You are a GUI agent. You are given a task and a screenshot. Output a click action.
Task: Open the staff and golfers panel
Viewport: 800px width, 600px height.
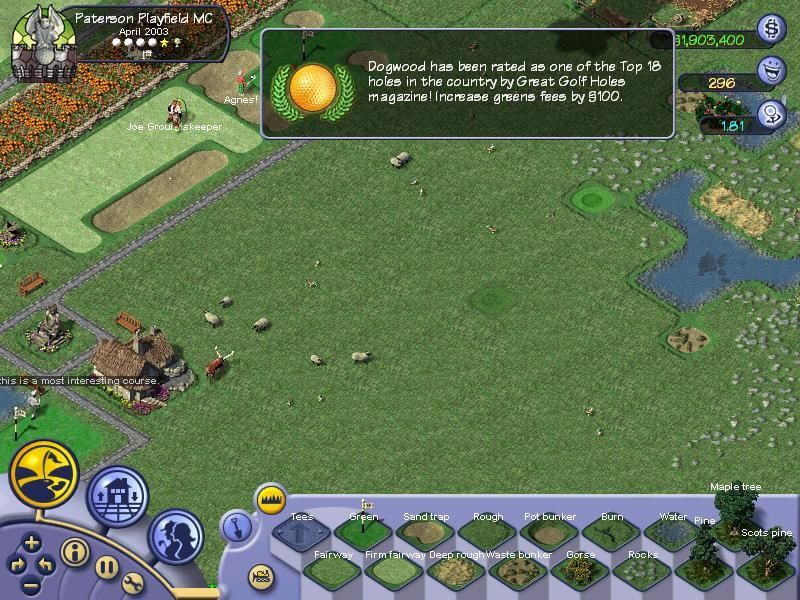point(176,534)
